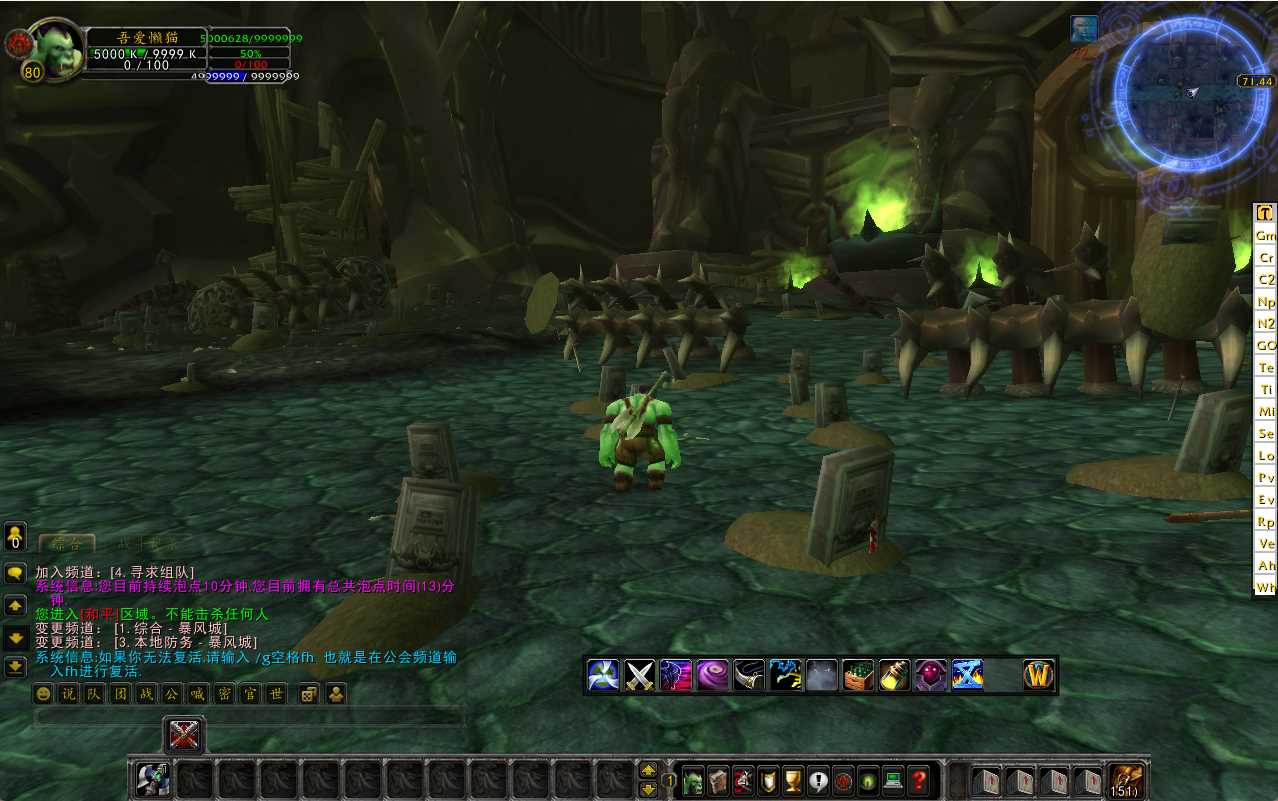Open the game menu computer icon
This screenshot has height=801, width=1278.
893,781
